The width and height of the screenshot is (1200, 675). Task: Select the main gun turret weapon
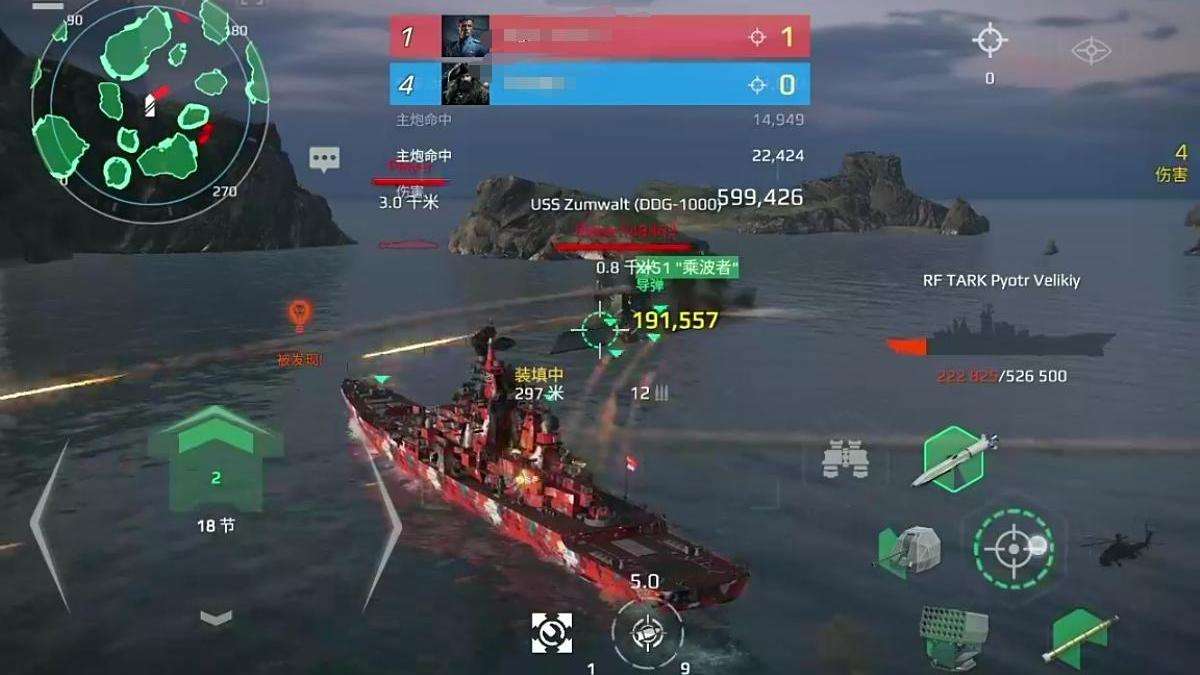pyautogui.click(x=909, y=551)
